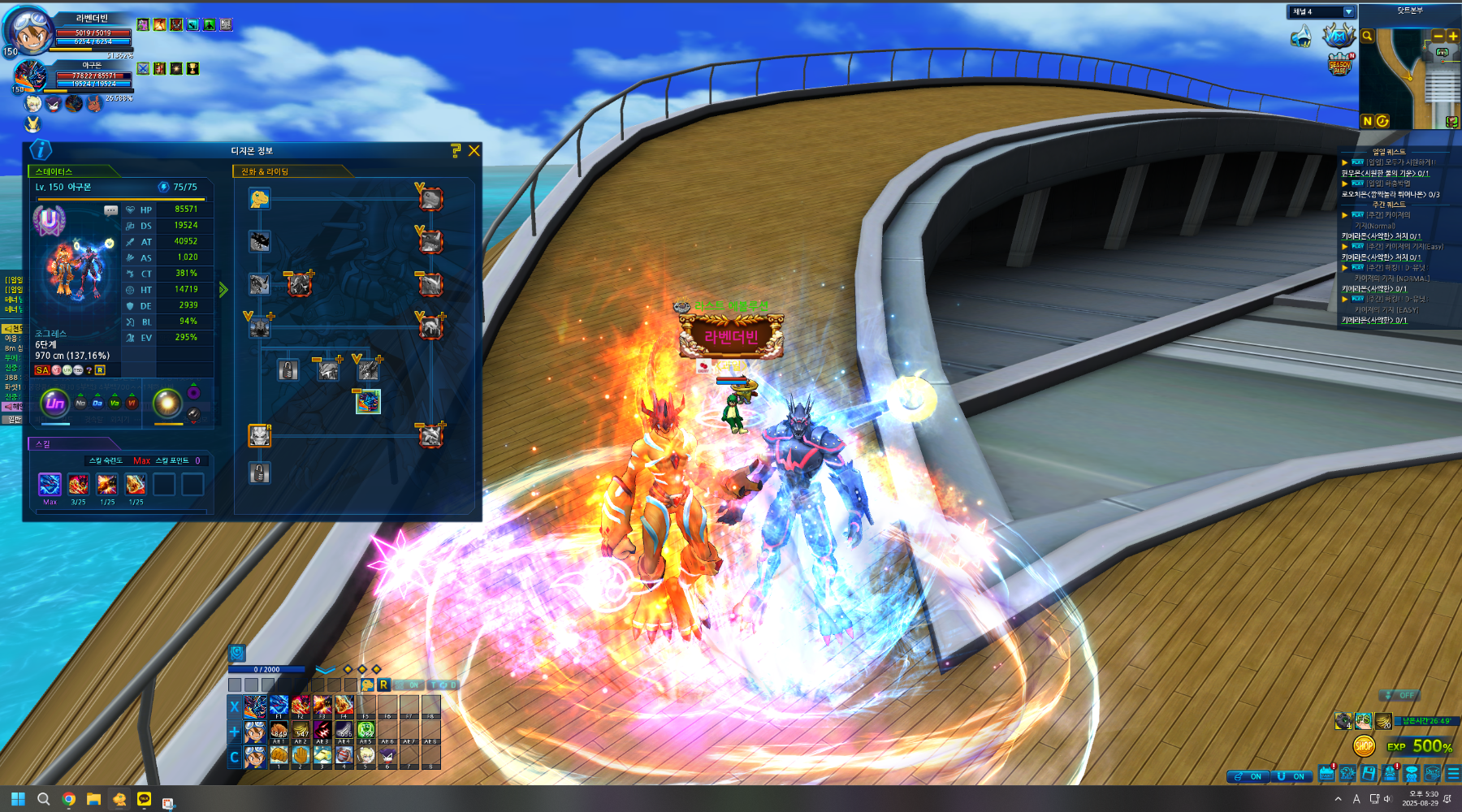Select the golden fist action slot
The image size is (1462, 812).
click(x=279, y=755)
